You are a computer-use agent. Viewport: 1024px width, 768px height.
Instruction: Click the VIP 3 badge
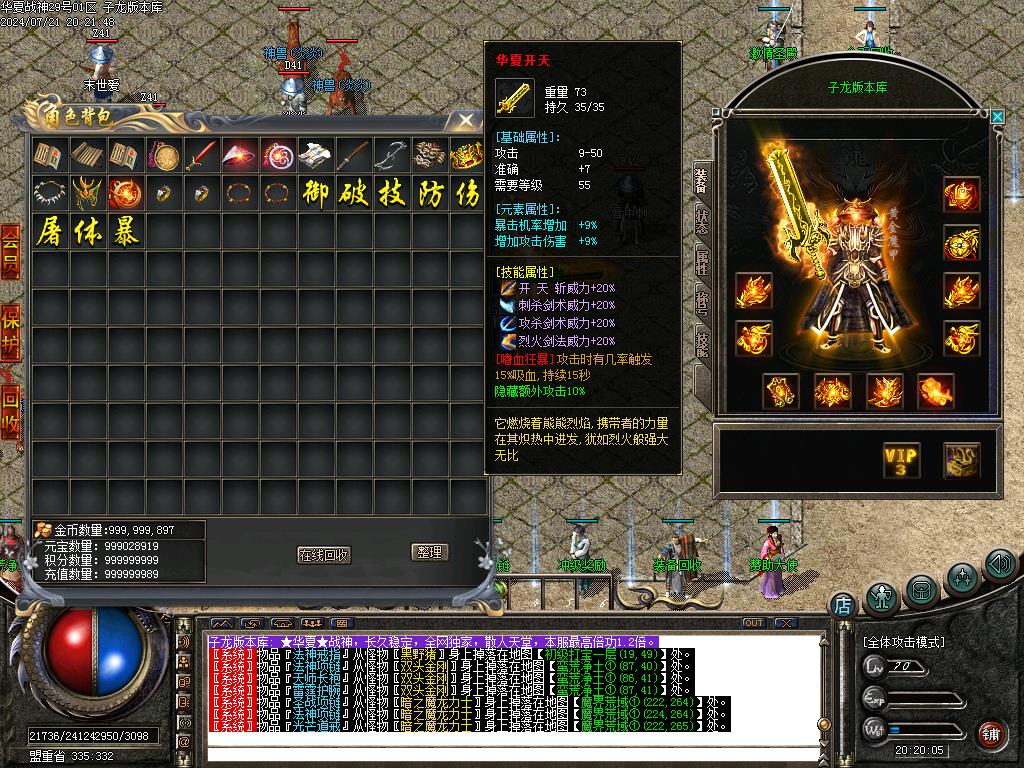point(900,461)
